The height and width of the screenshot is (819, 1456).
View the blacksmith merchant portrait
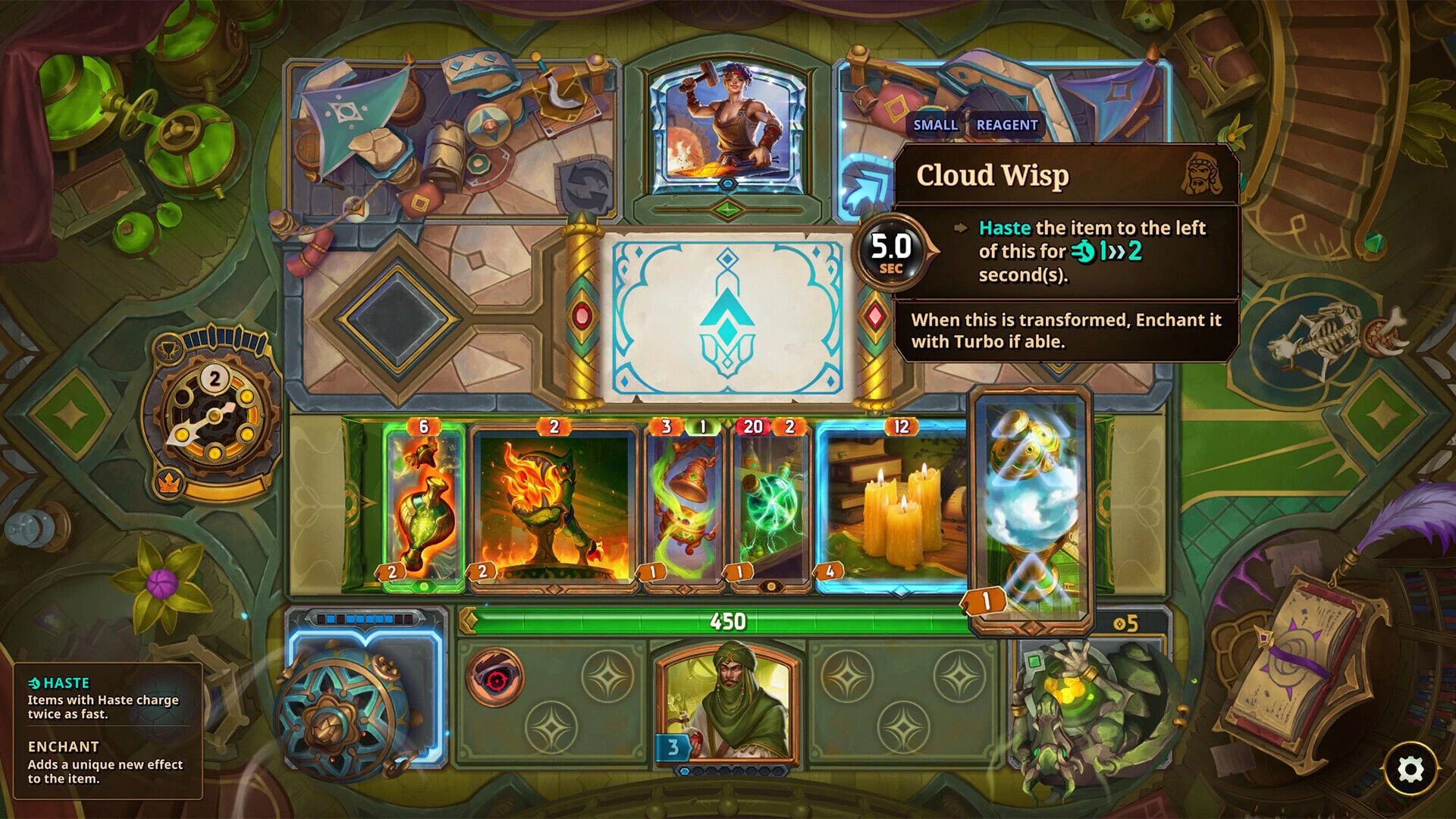click(x=727, y=125)
